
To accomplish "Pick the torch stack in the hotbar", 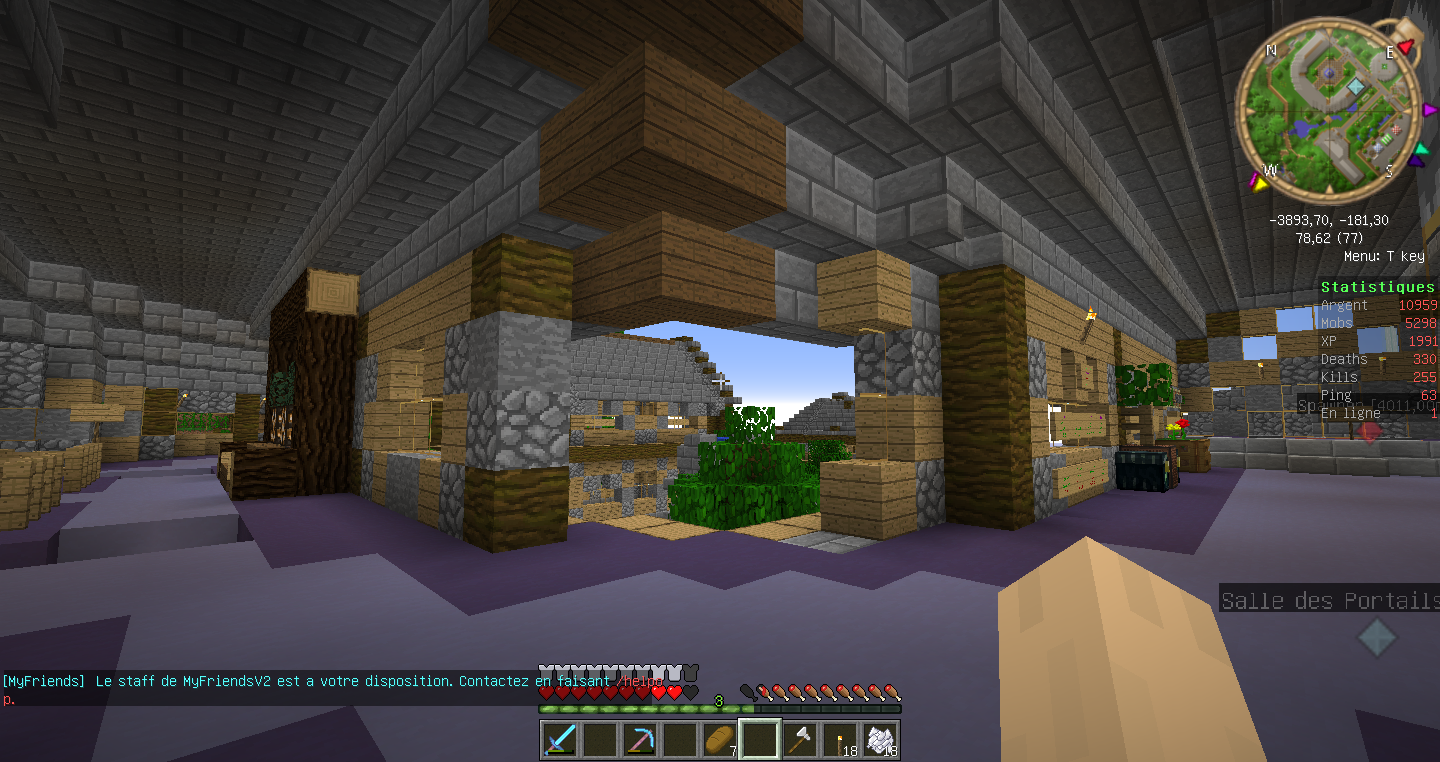I will click(x=840, y=740).
